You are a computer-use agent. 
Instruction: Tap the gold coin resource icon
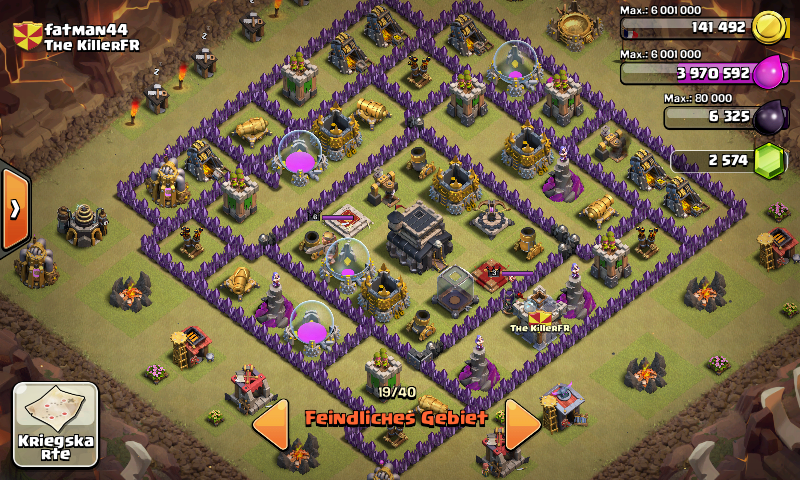pyautogui.click(x=769, y=27)
